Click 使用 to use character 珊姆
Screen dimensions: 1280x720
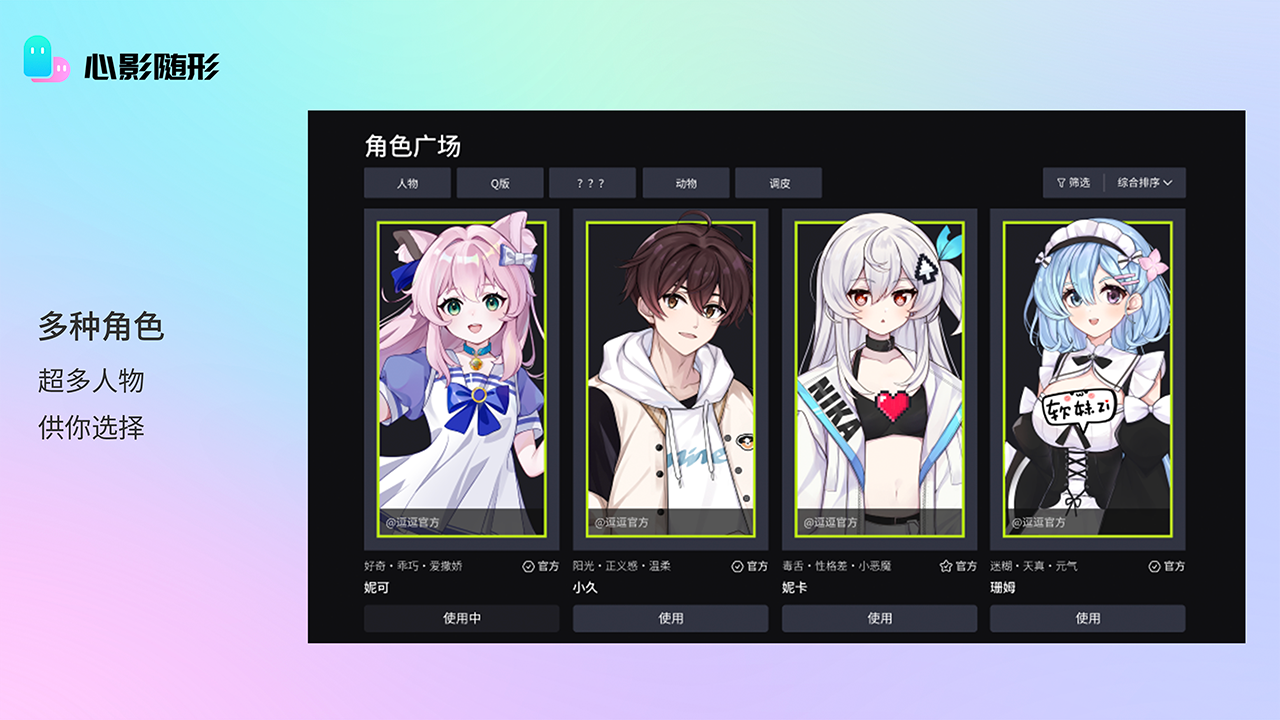coord(1090,618)
